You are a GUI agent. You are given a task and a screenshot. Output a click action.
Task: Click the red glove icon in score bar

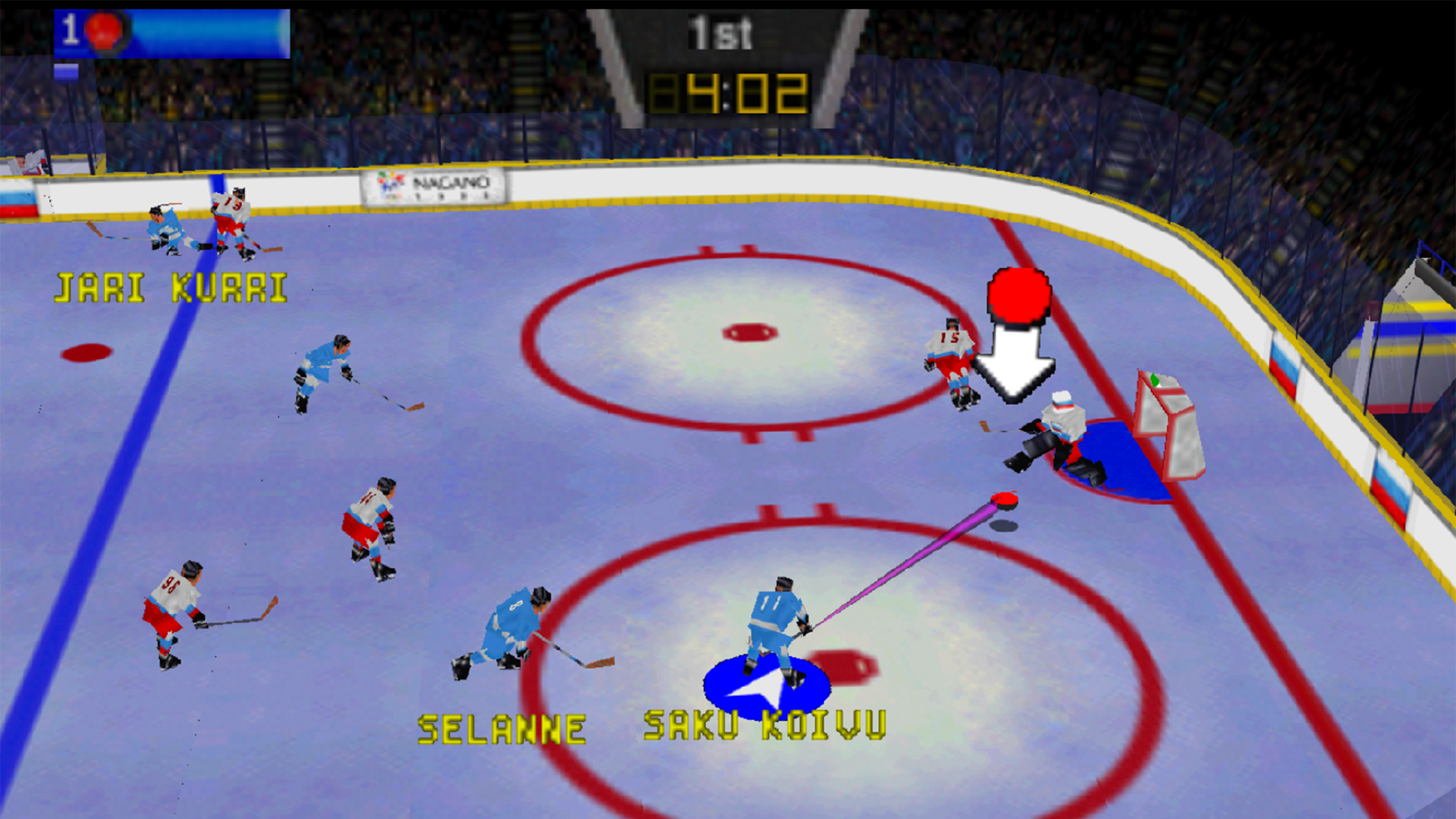(104, 30)
